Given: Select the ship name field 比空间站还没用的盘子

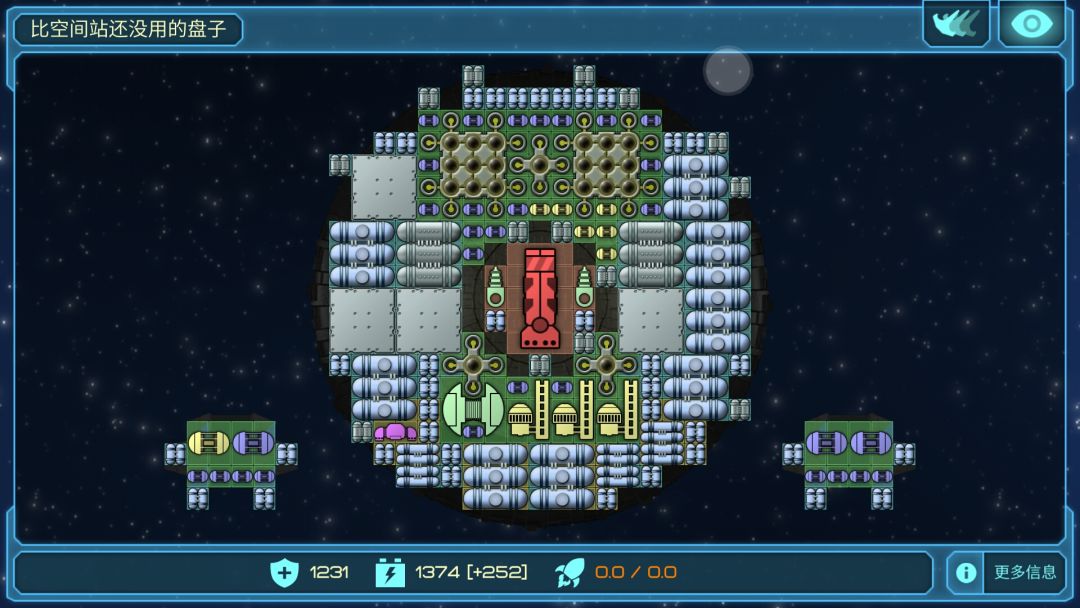Looking at the screenshot, I should pos(128,29).
